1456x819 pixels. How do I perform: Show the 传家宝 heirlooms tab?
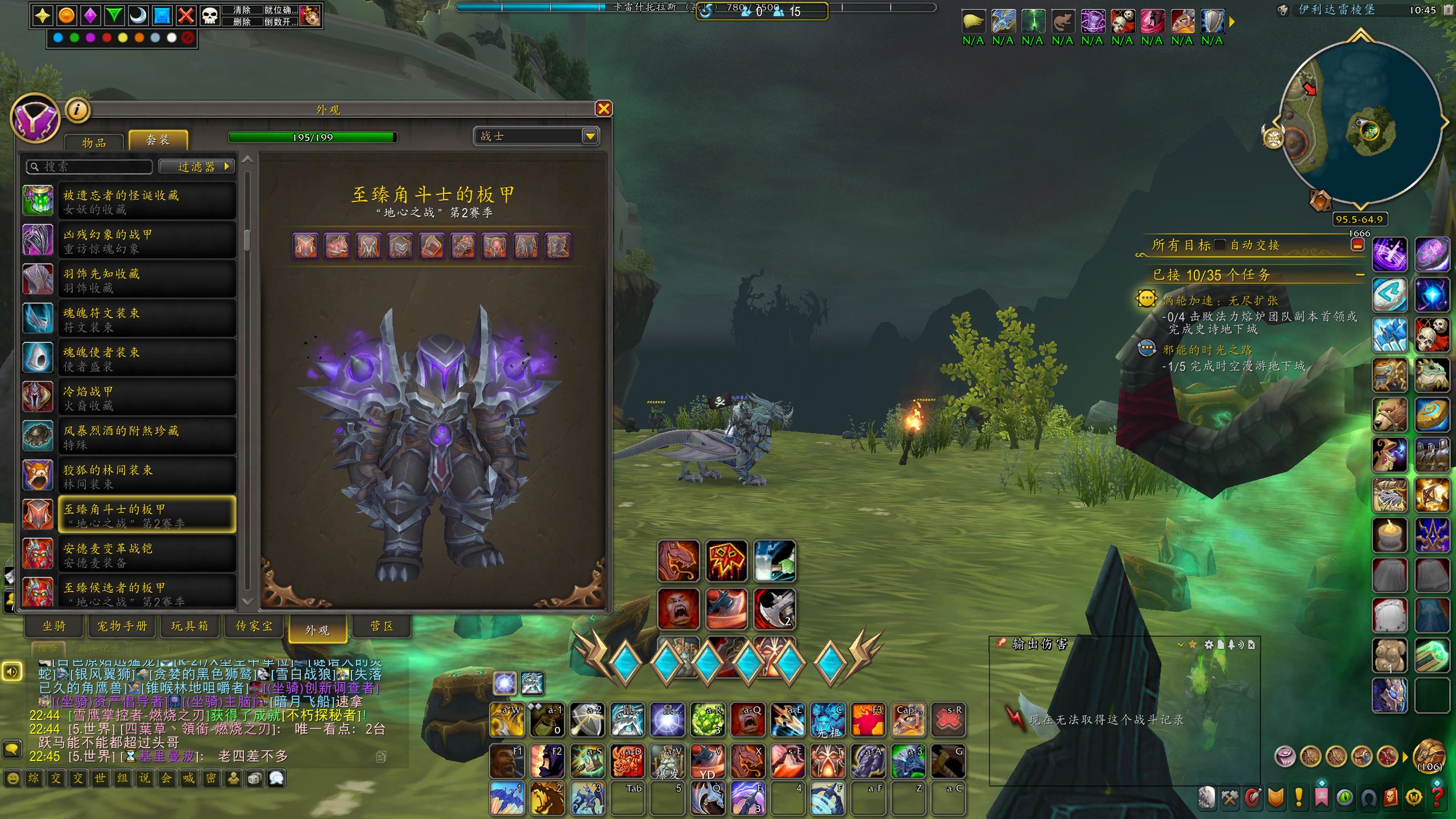254,626
